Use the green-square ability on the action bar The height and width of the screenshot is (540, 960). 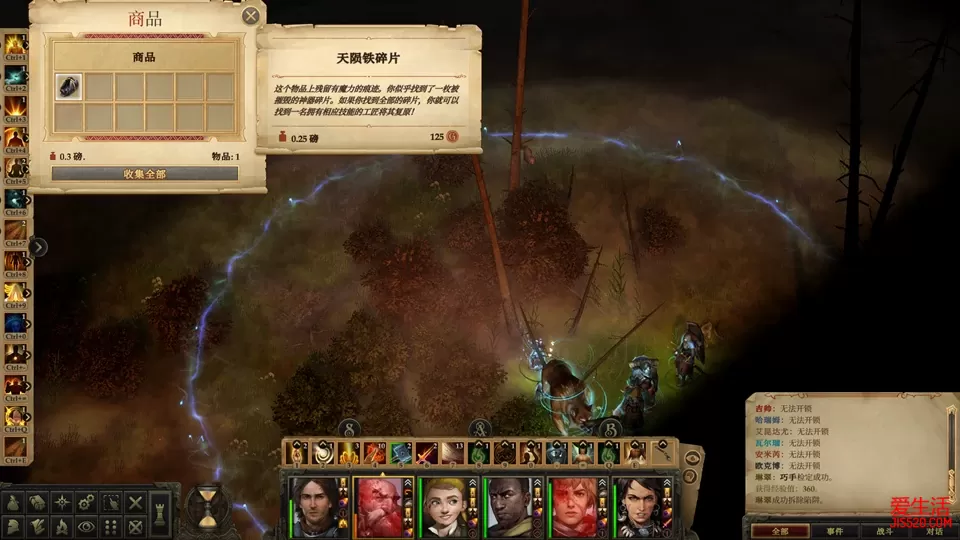[401, 453]
